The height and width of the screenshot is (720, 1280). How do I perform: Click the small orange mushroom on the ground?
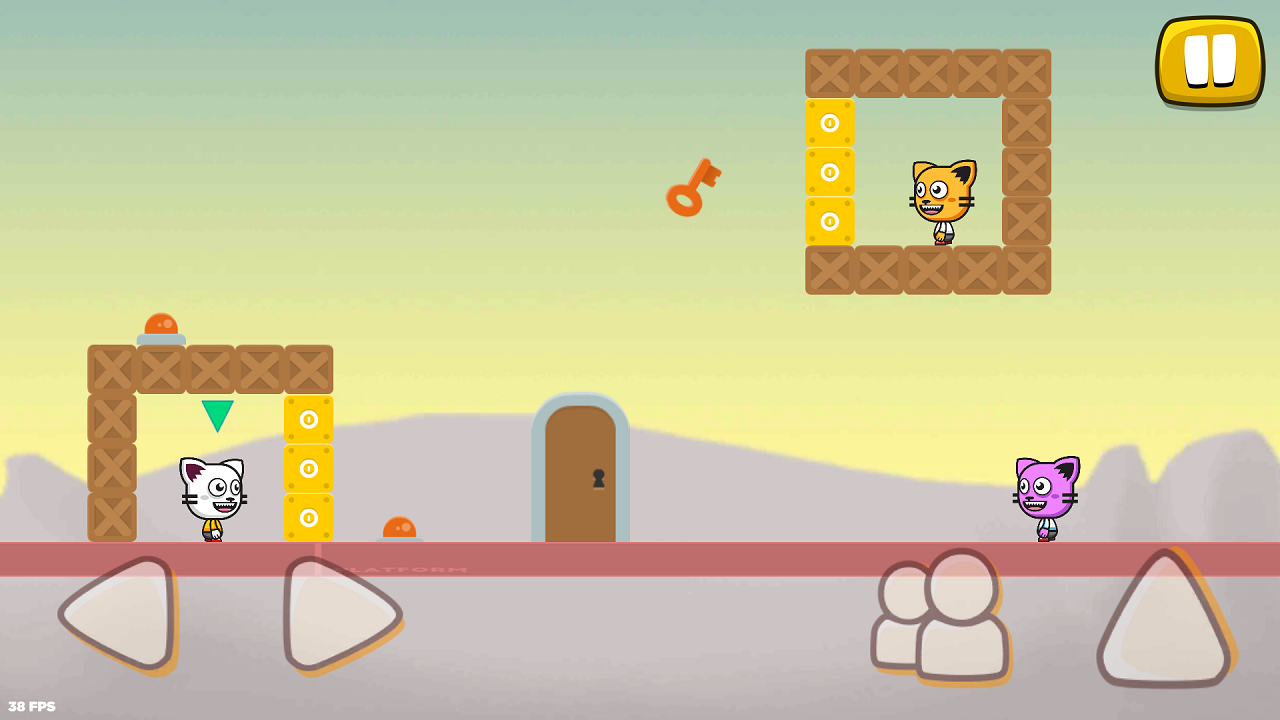pyautogui.click(x=399, y=529)
